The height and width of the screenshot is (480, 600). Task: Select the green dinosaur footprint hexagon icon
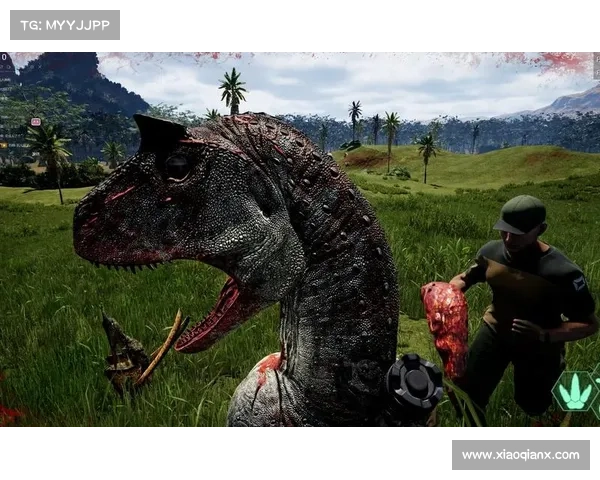(574, 392)
